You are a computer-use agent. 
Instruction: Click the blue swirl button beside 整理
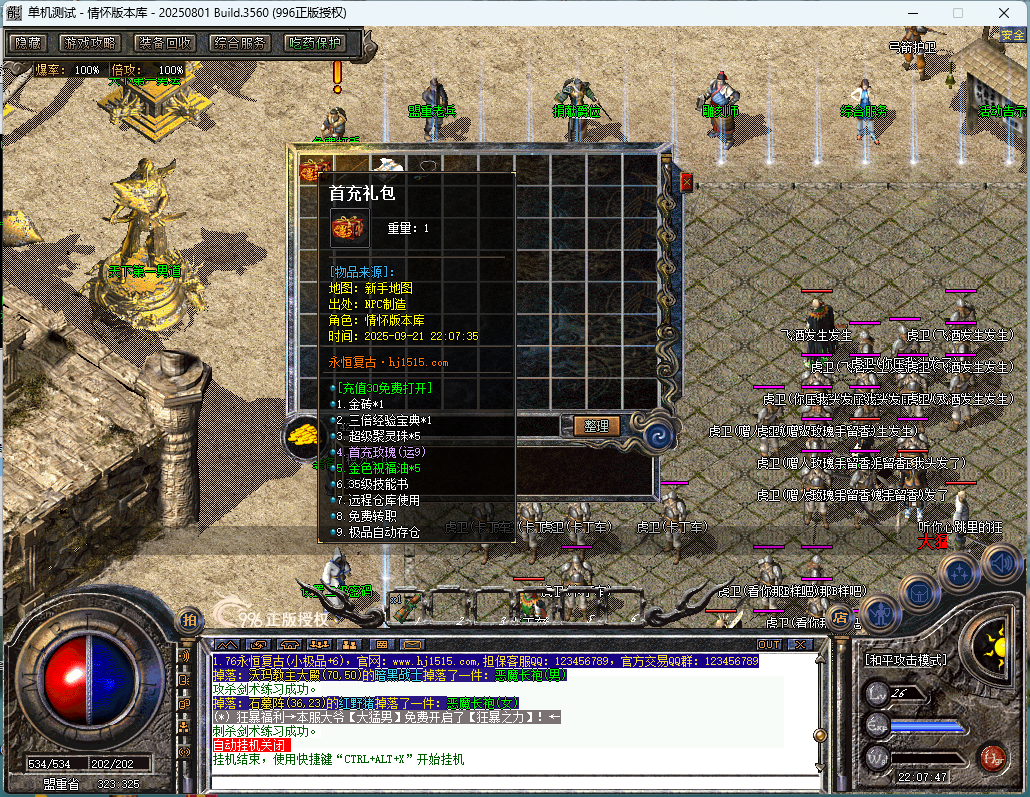658,433
